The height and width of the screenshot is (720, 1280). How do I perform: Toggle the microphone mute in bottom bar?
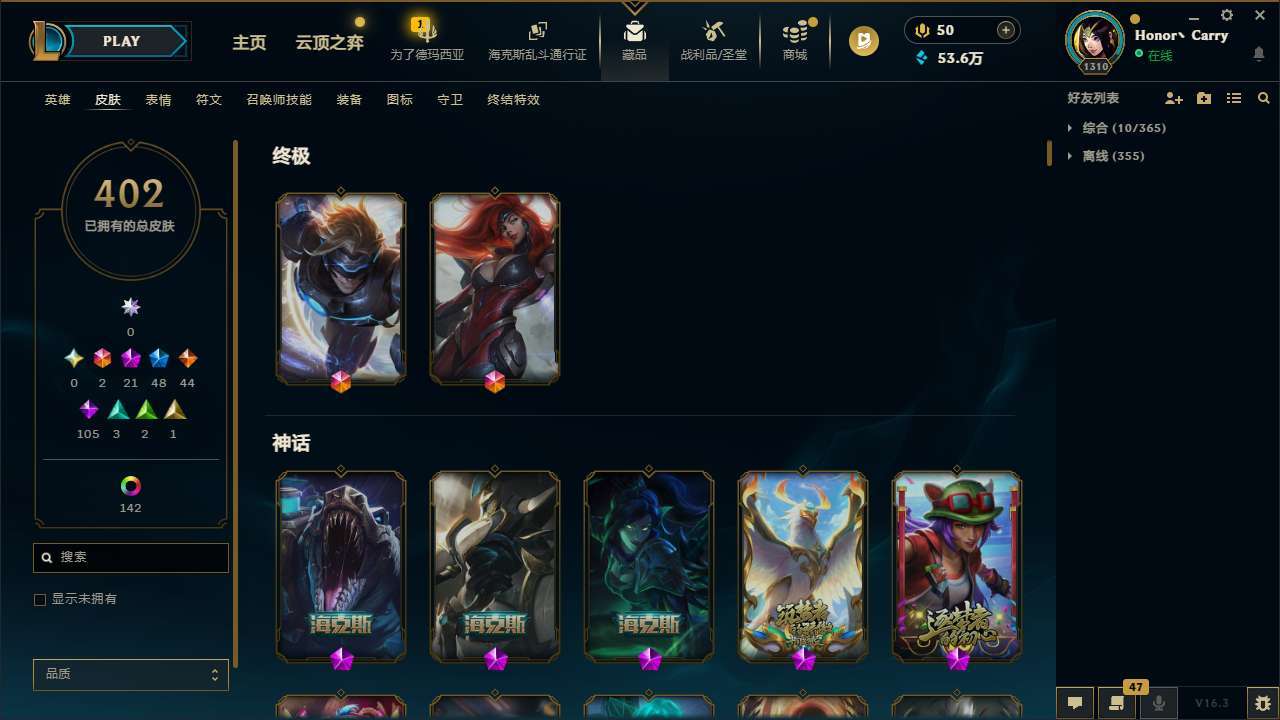tap(1158, 702)
